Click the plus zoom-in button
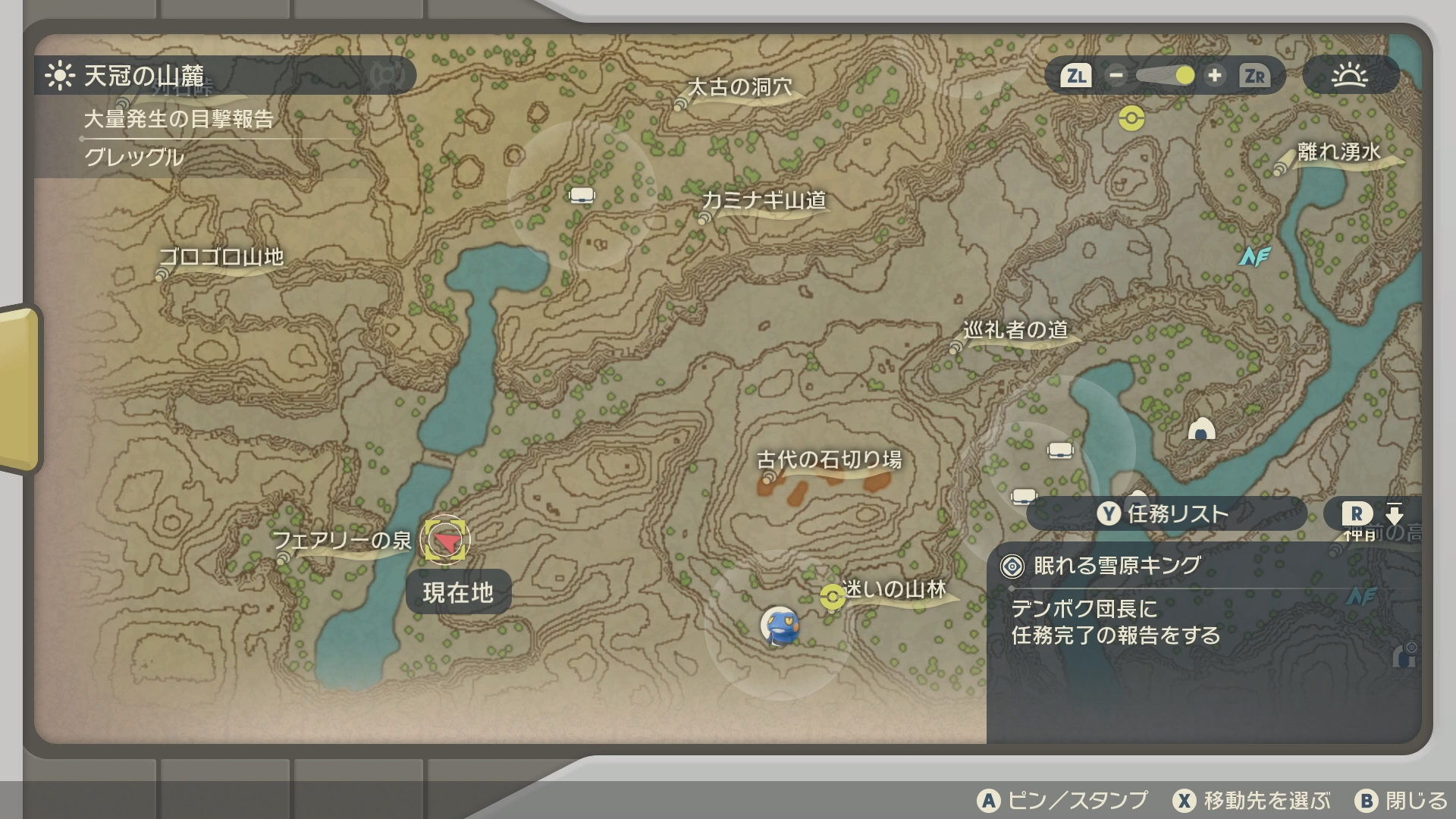Image resolution: width=1456 pixels, height=819 pixels. (x=1214, y=76)
